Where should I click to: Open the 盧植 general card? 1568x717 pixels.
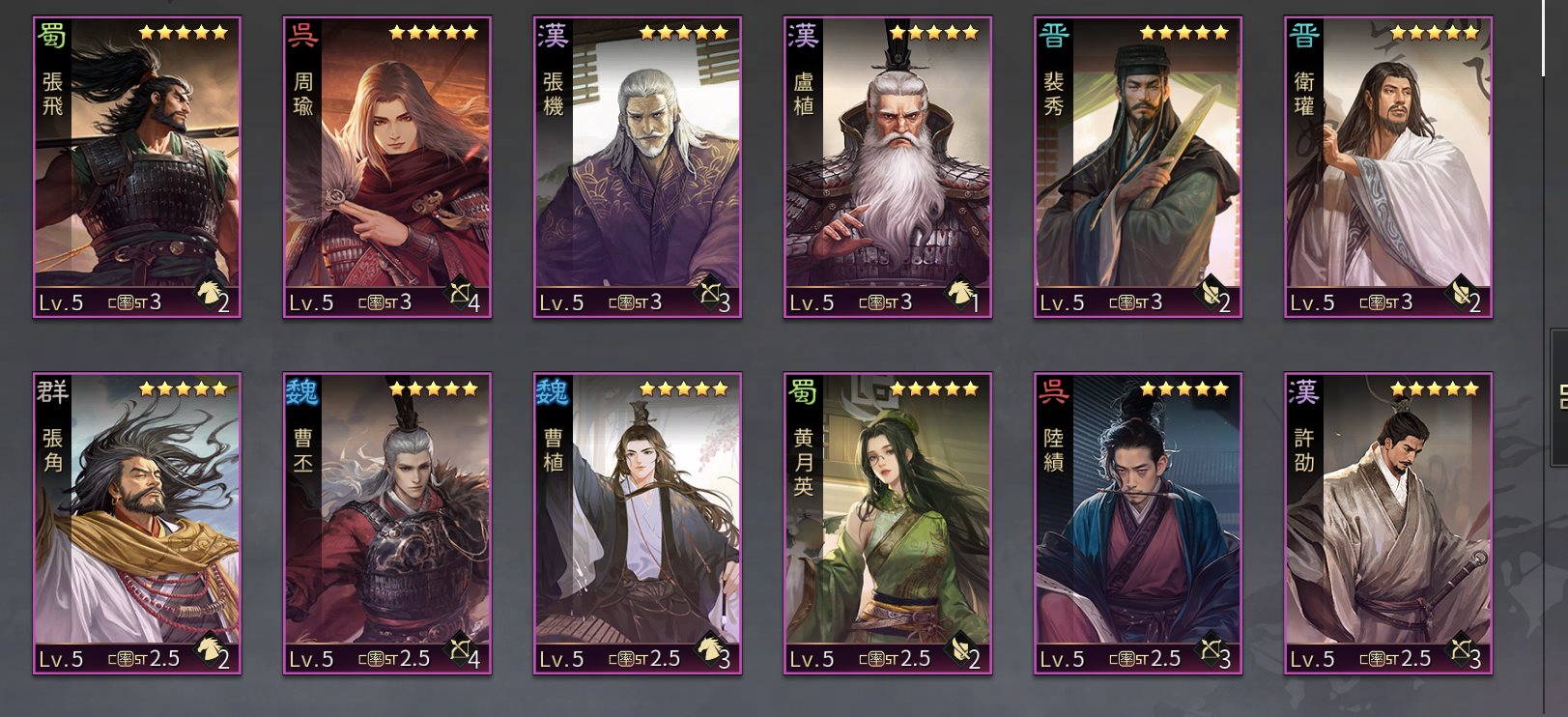pyautogui.click(x=887, y=167)
